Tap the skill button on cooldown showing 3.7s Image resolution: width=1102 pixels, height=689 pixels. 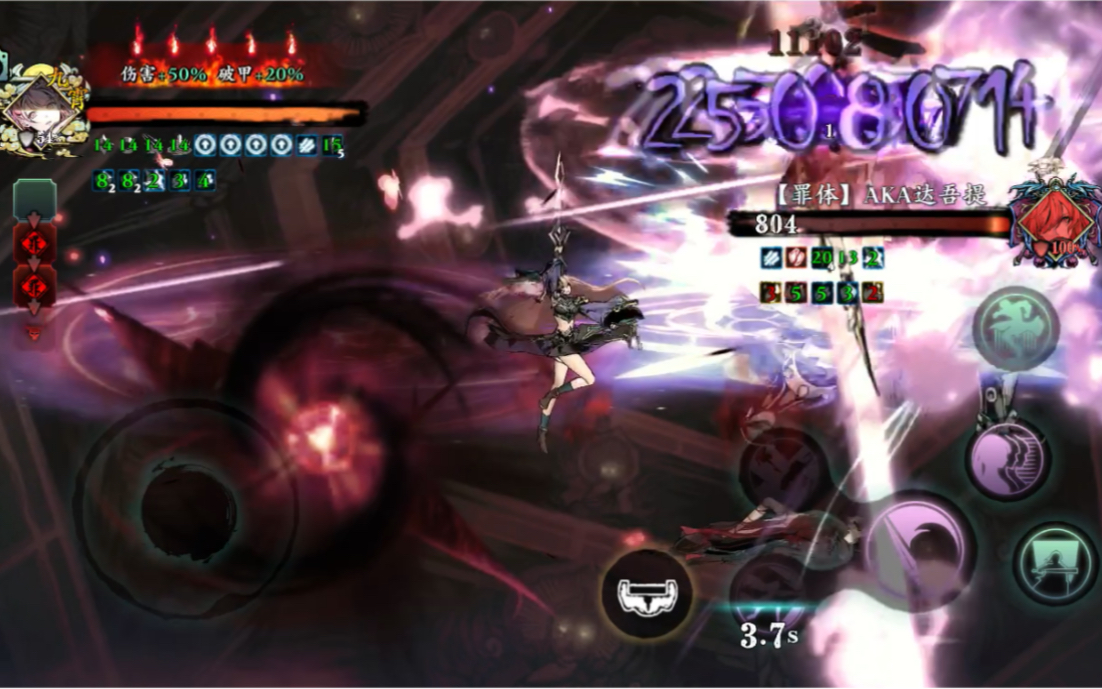click(x=770, y=590)
